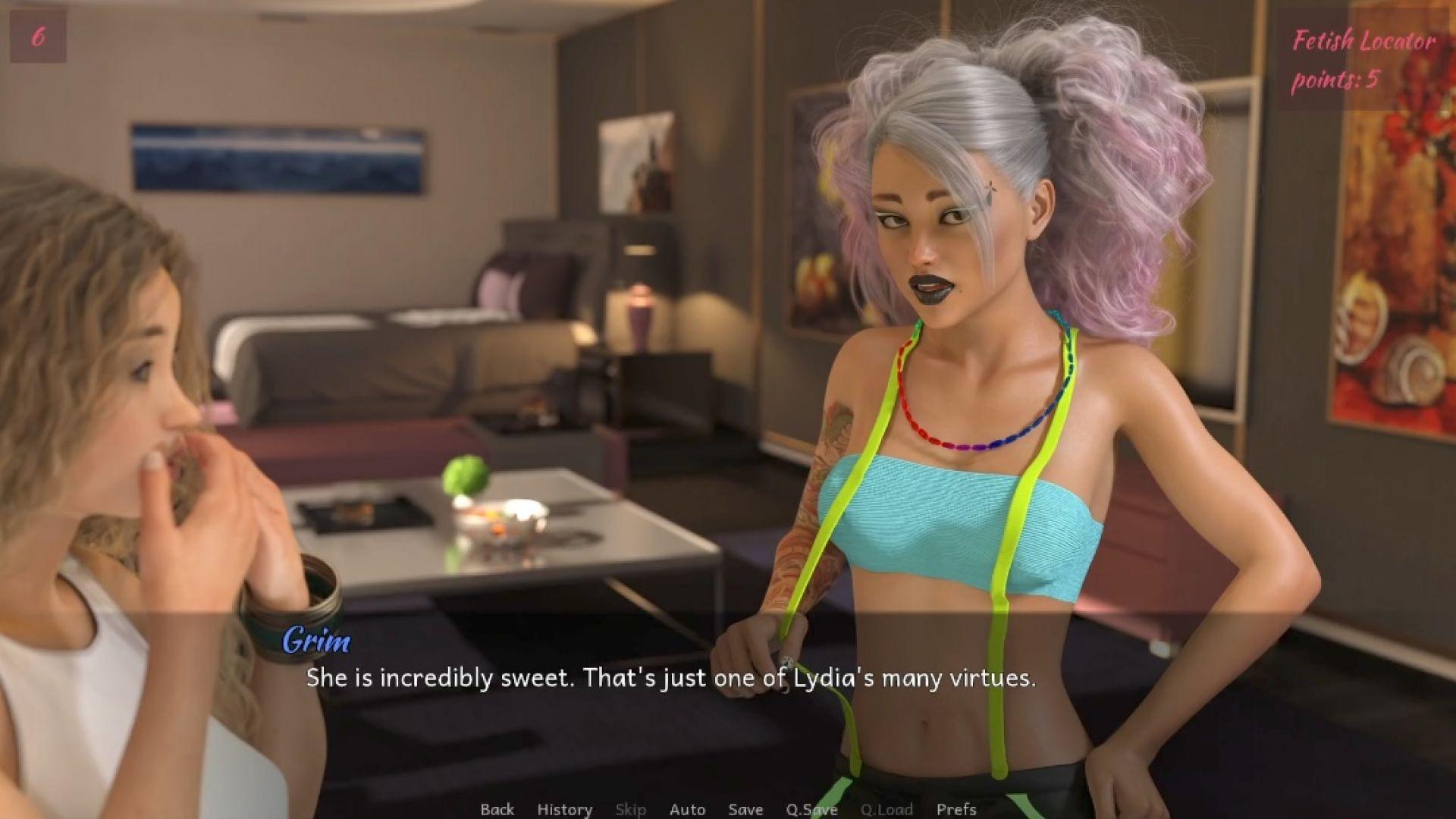
Task: Open the Save game screen
Action: [x=745, y=809]
